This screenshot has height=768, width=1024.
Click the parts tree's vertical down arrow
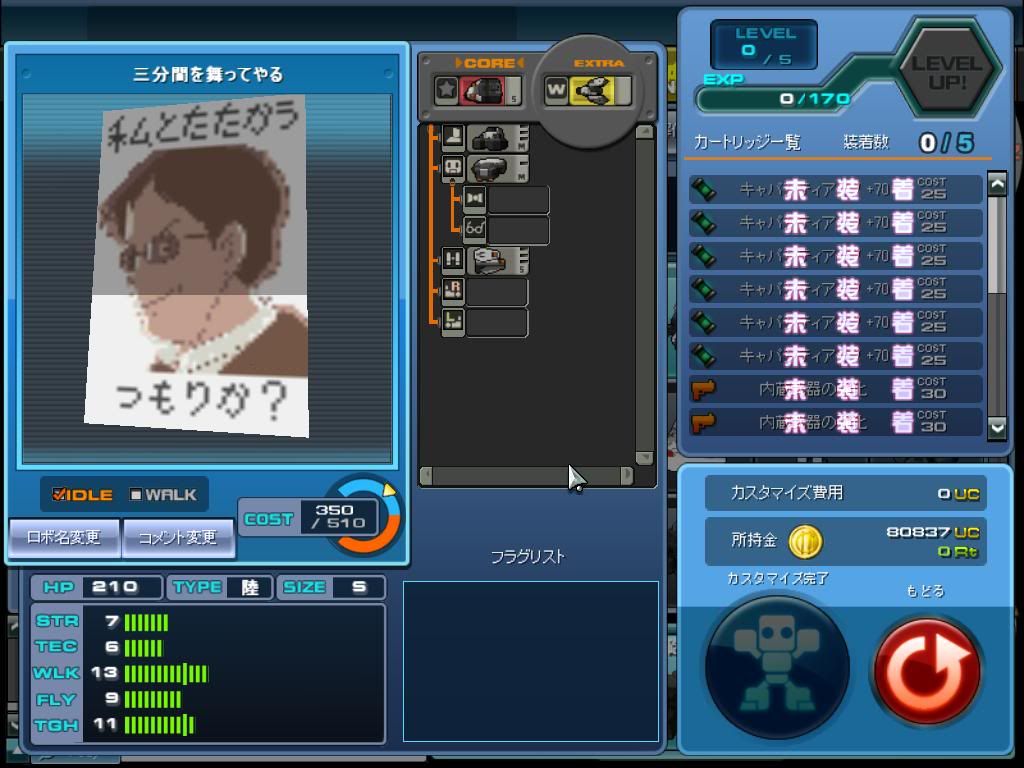[645, 458]
